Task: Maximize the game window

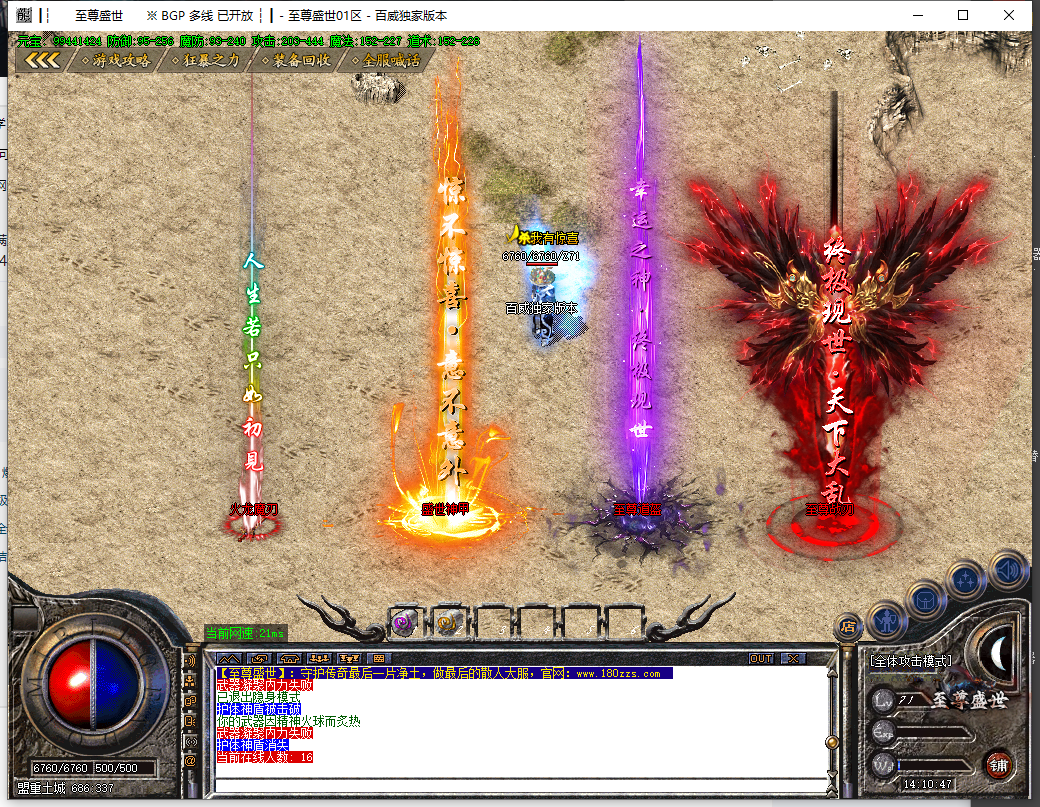Action: point(963,15)
